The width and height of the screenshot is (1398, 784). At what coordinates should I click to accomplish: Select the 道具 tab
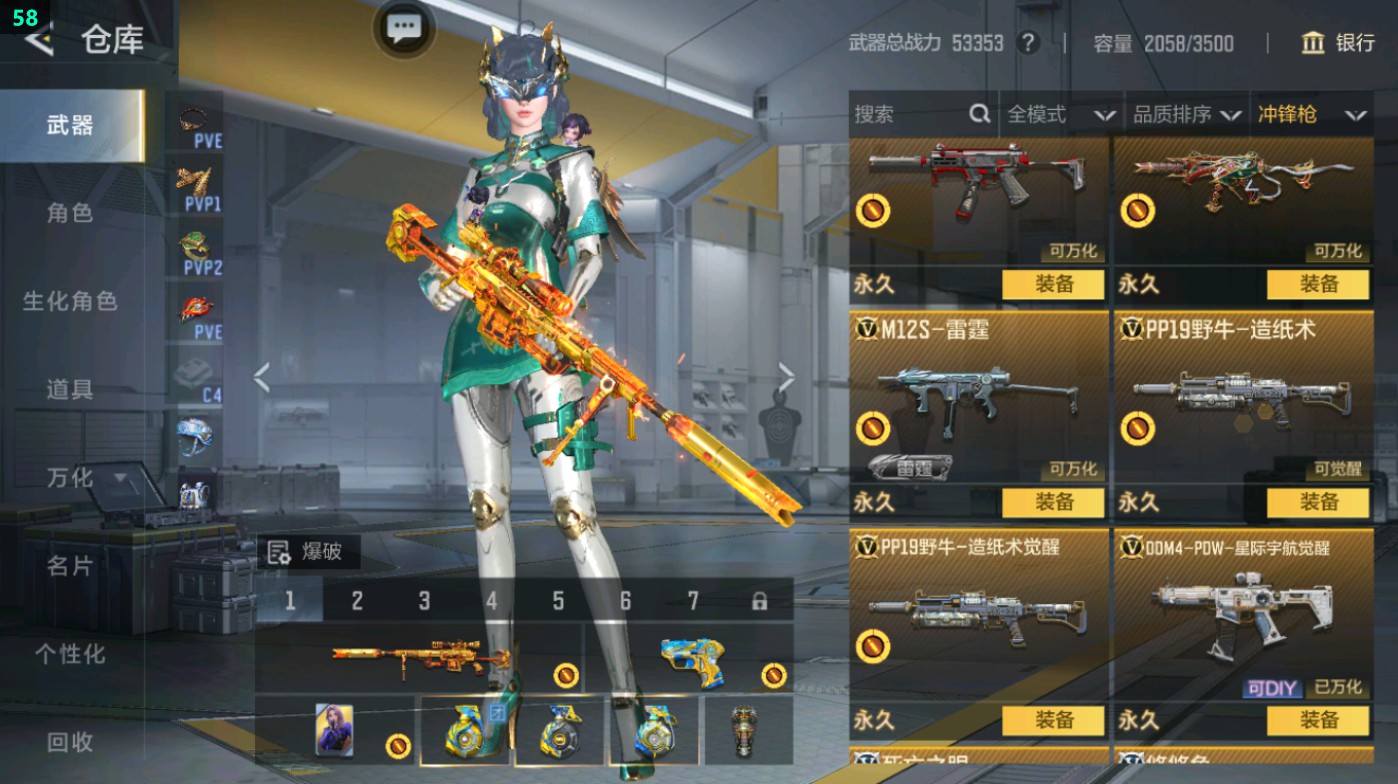[x=70, y=389]
